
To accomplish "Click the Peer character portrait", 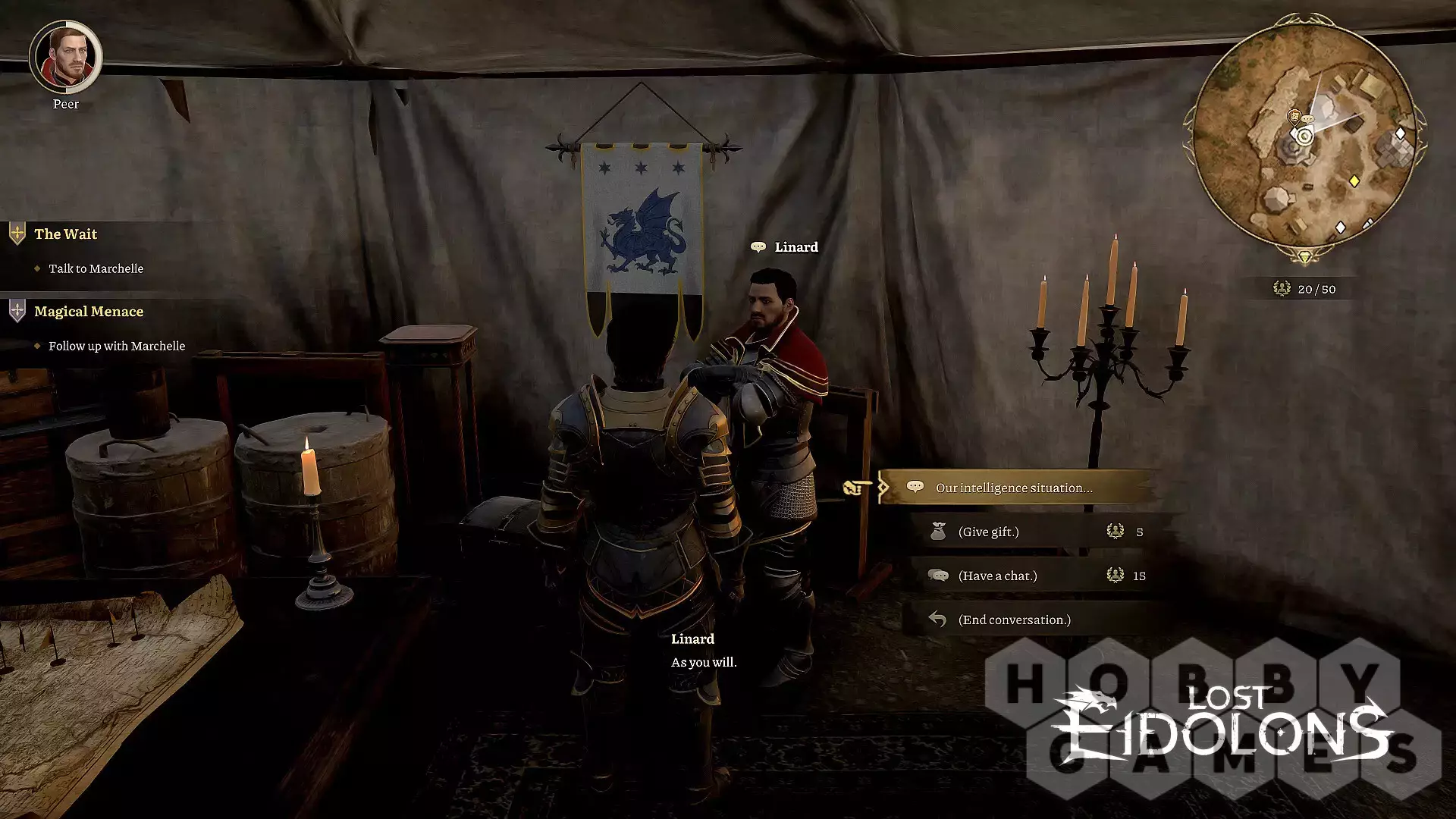I will click(66, 57).
